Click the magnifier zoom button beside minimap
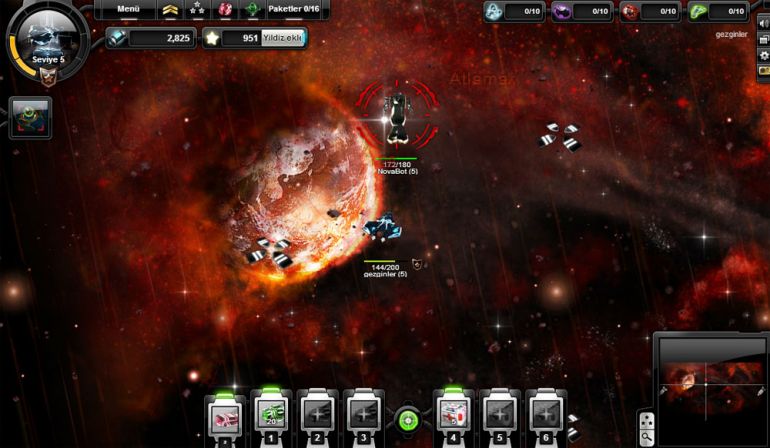770x448 pixels. [647, 437]
